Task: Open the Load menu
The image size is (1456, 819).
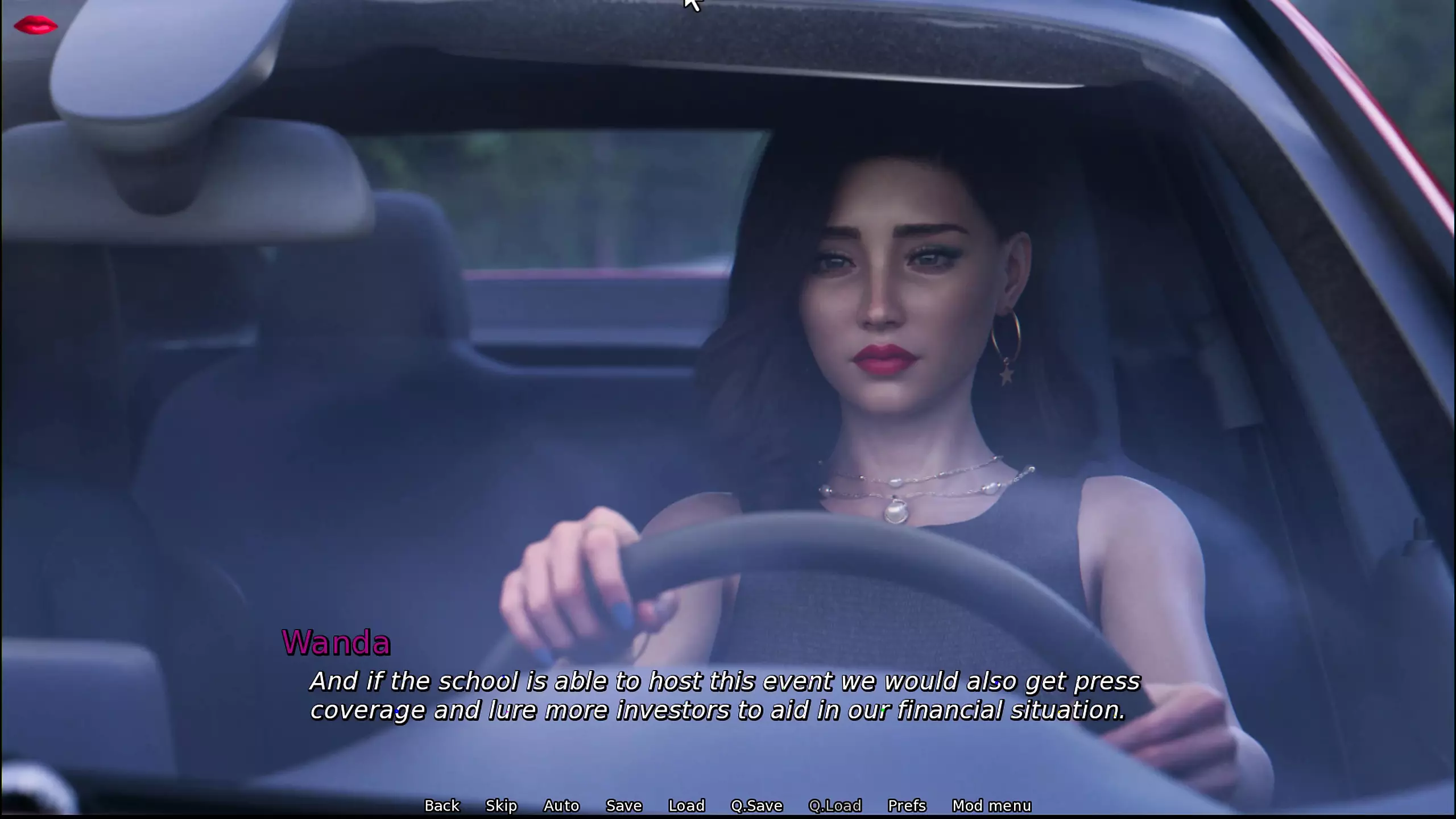Action: [686, 805]
